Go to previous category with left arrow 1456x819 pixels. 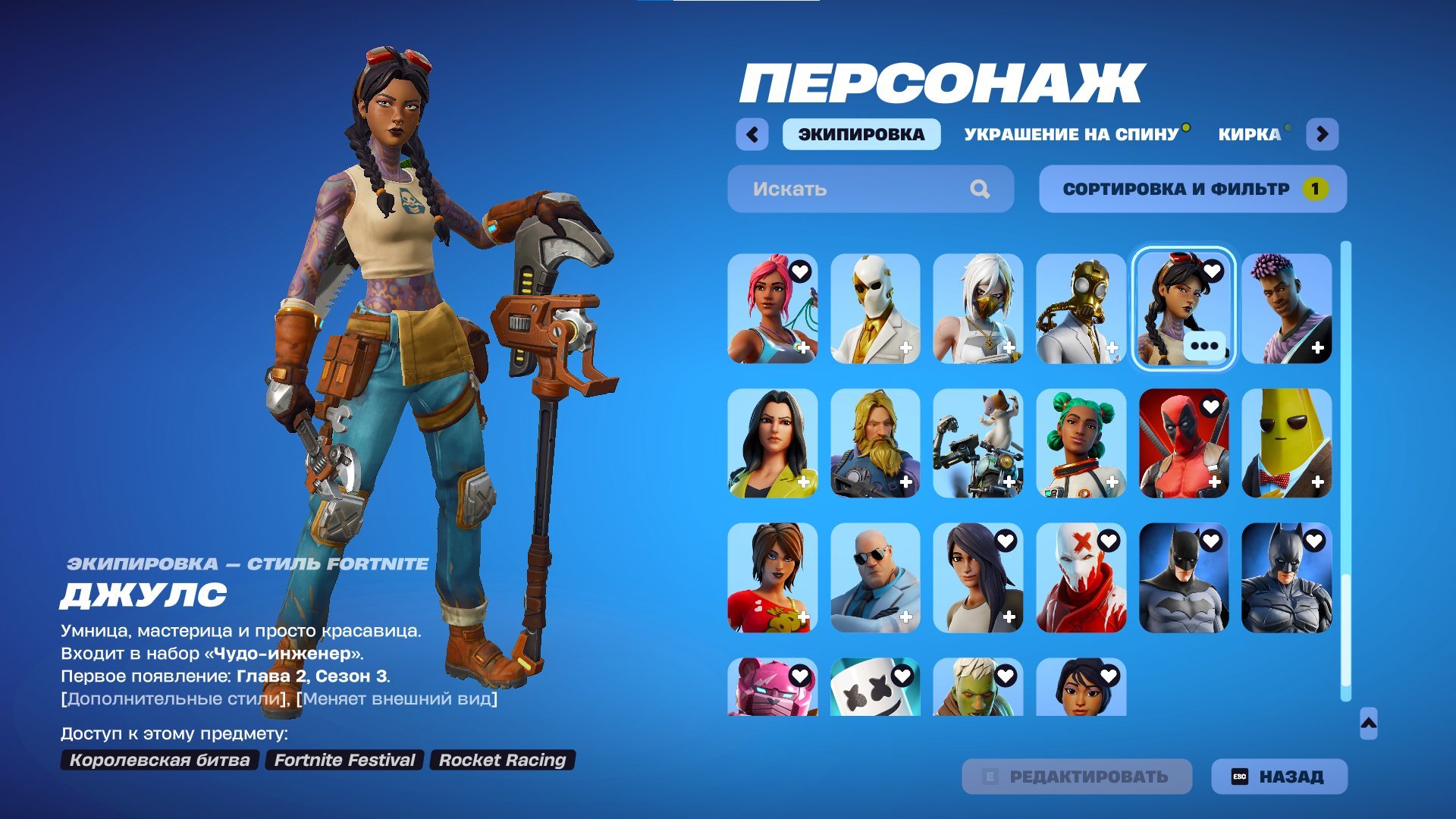[751, 133]
